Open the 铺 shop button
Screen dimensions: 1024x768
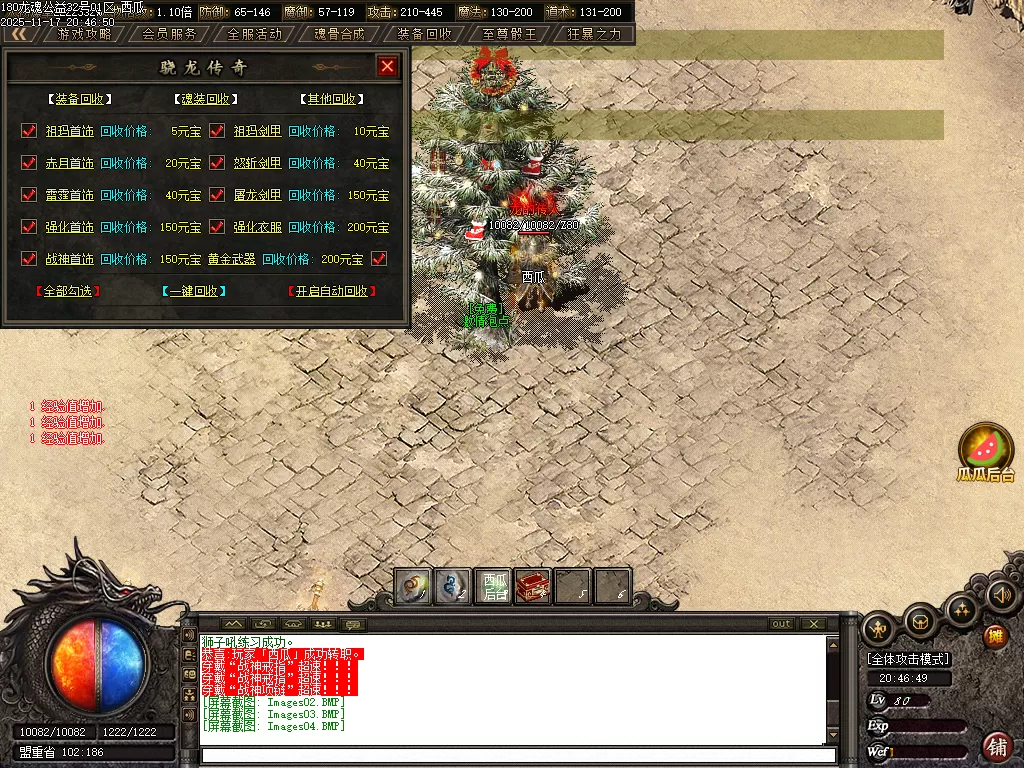point(996,746)
